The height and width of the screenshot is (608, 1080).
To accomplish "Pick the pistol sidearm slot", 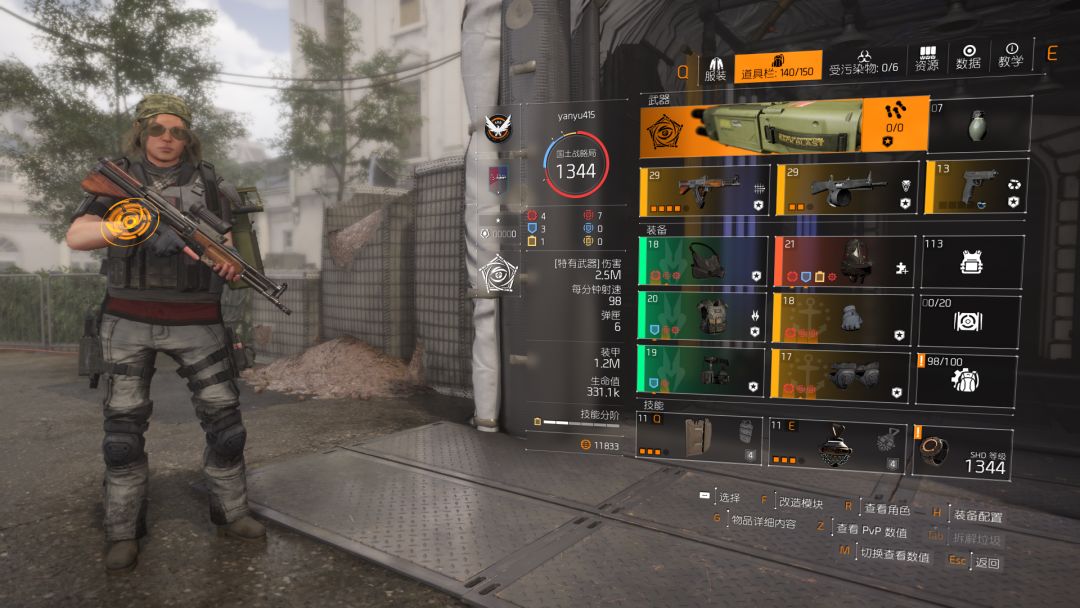I will (975, 188).
